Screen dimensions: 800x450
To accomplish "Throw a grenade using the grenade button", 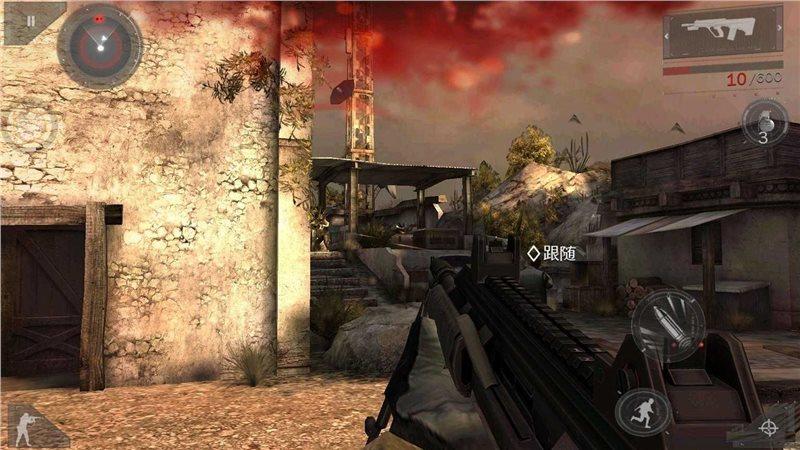I will click(764, 125).
